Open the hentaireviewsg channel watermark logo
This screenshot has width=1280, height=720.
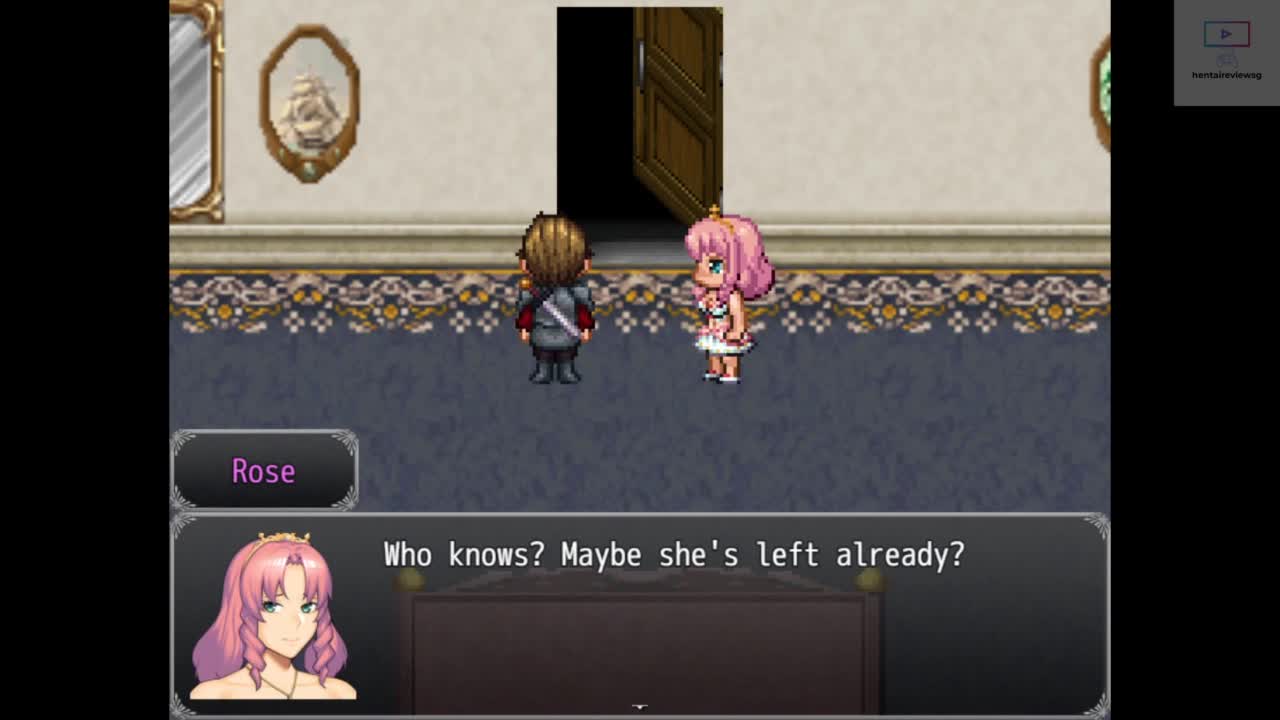tap(1226, 52)
